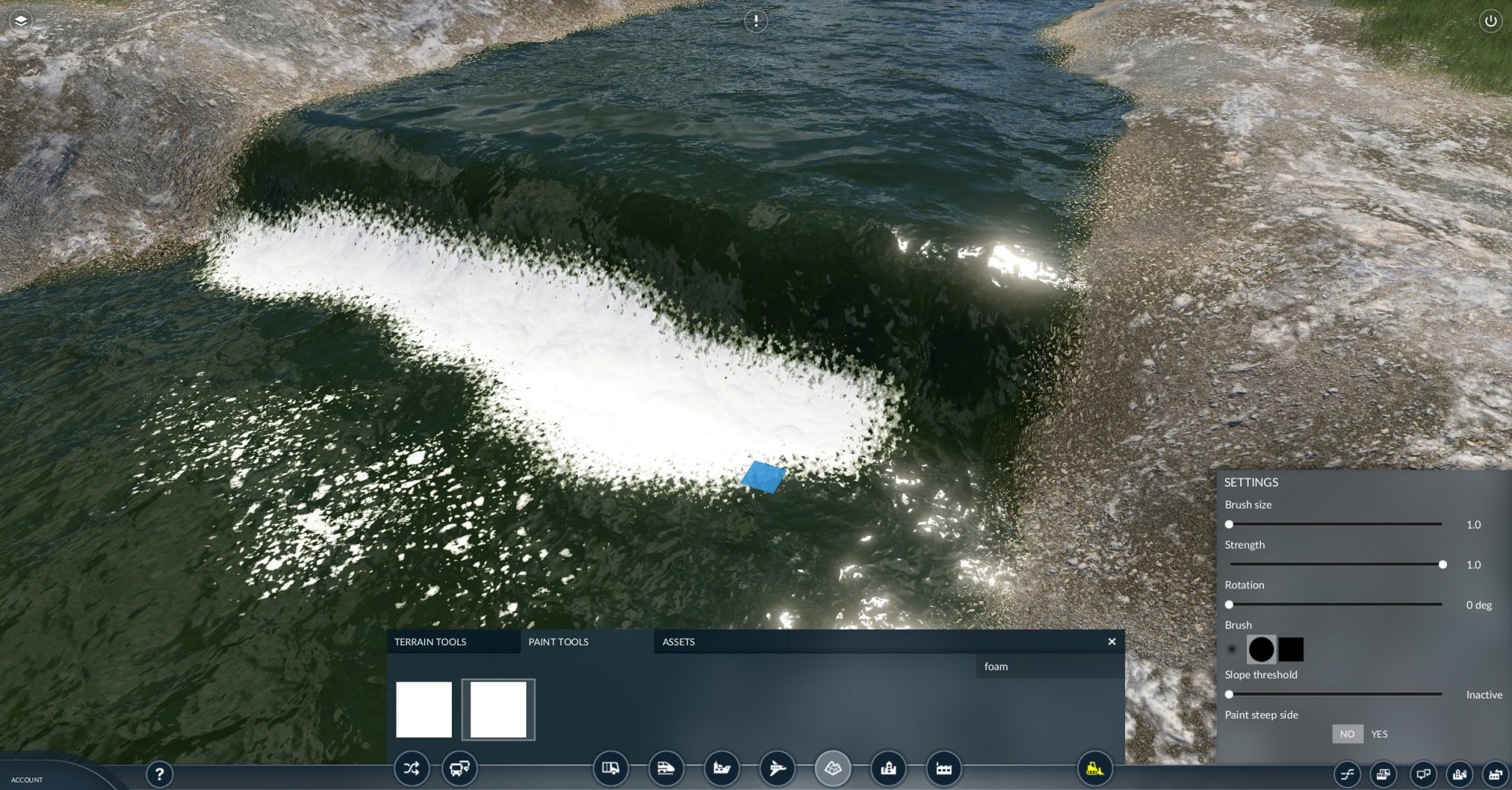1512x790 pixels.
Task: Switch to the Terrain Tools tab
Action: coord(431,642)
